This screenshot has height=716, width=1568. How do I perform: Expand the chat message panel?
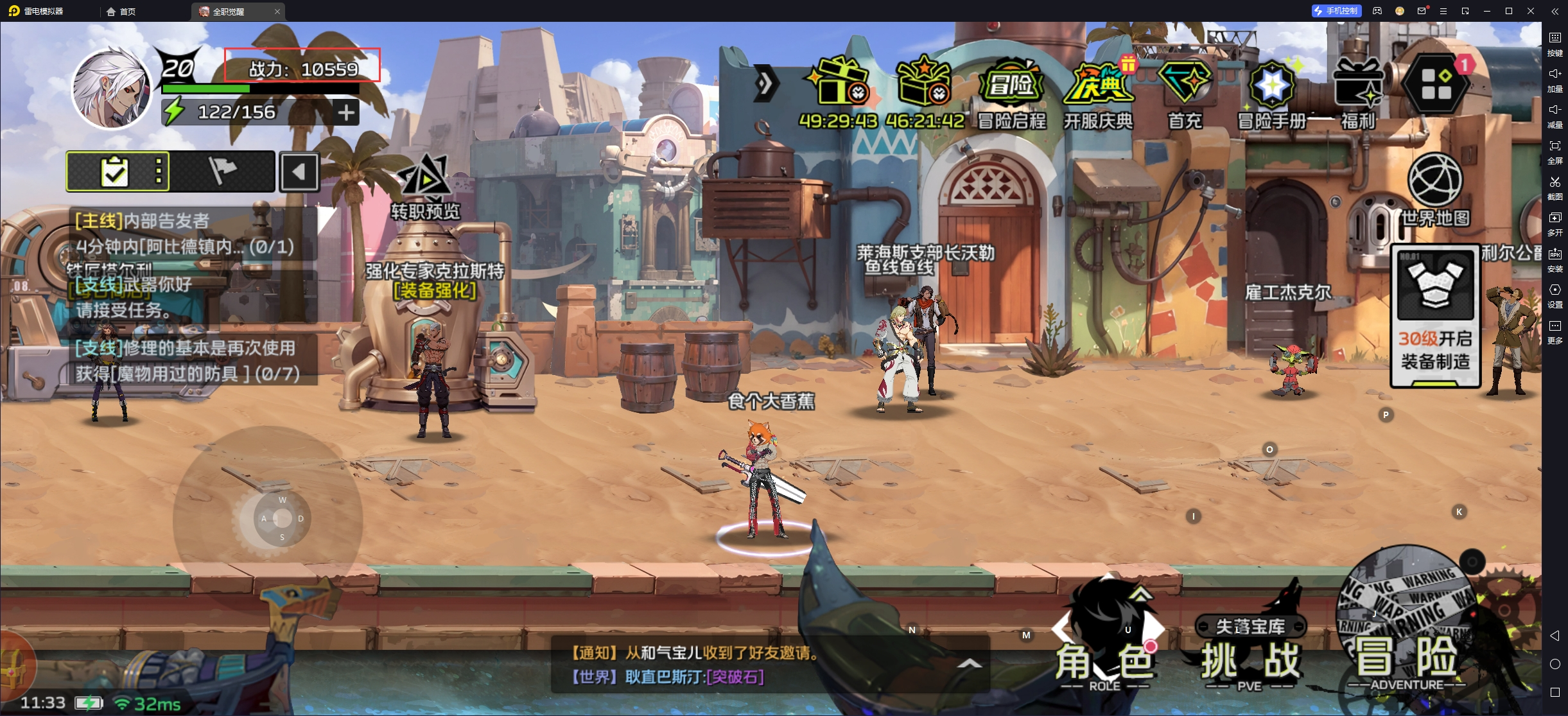[x=970, y=664]
